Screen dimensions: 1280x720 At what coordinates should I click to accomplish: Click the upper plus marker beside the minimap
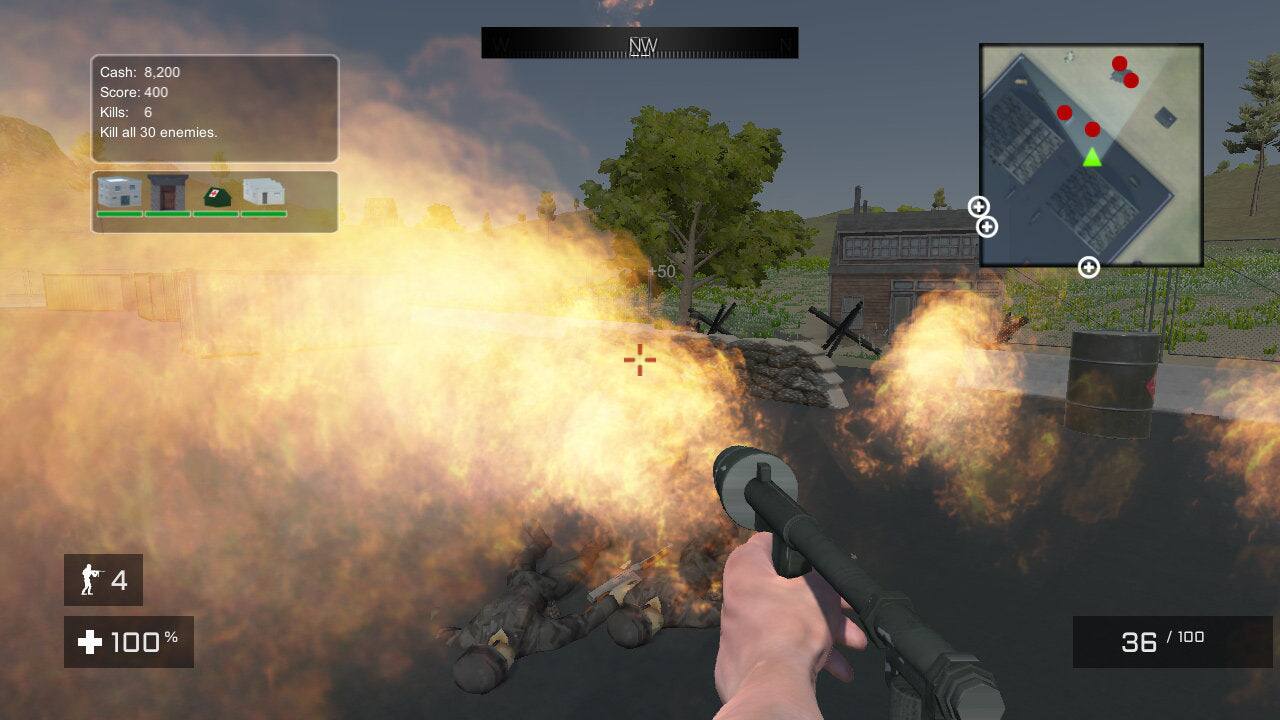coord(977,208)
